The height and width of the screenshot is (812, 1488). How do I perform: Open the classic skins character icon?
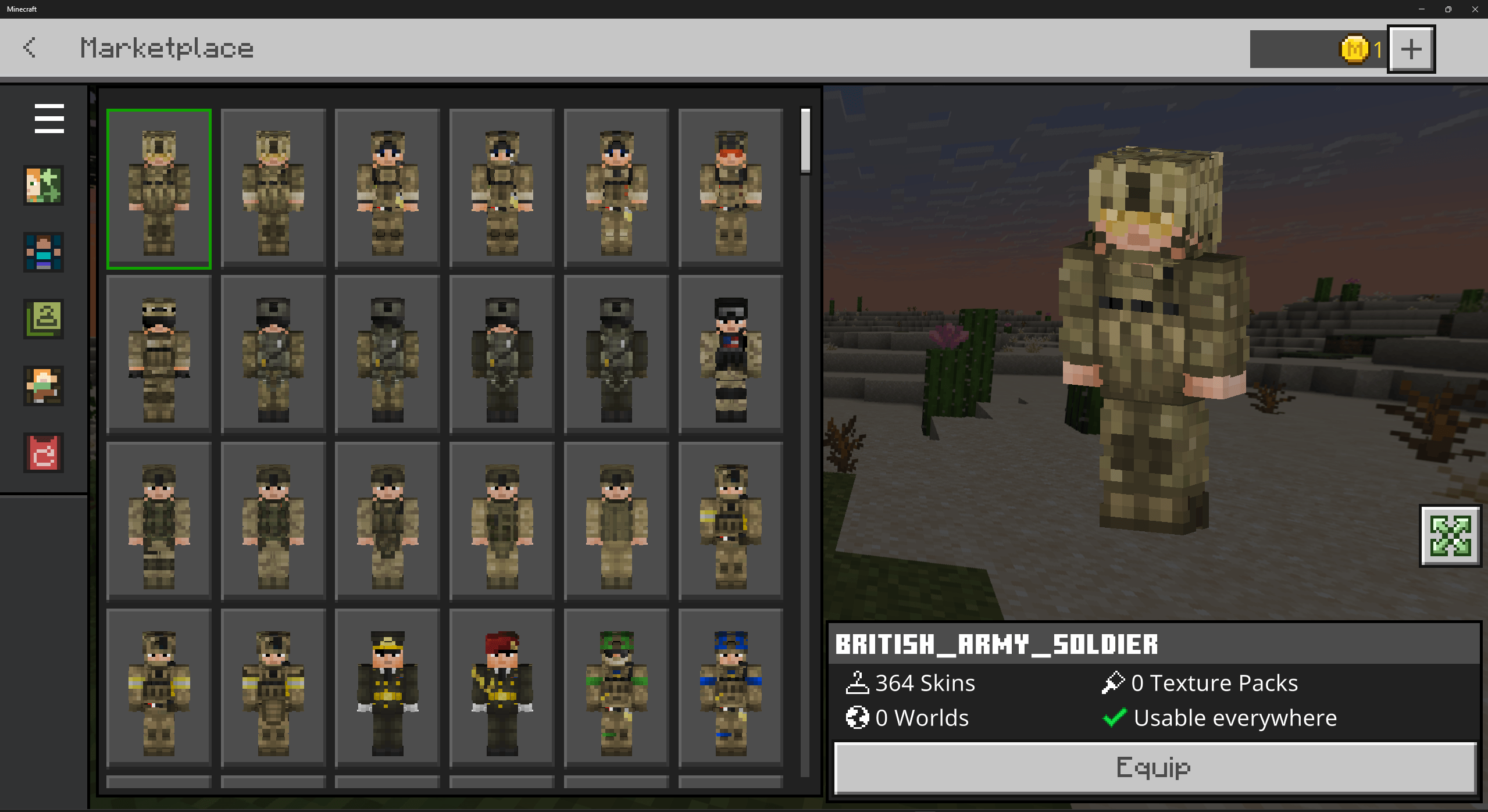click(43, 253)
